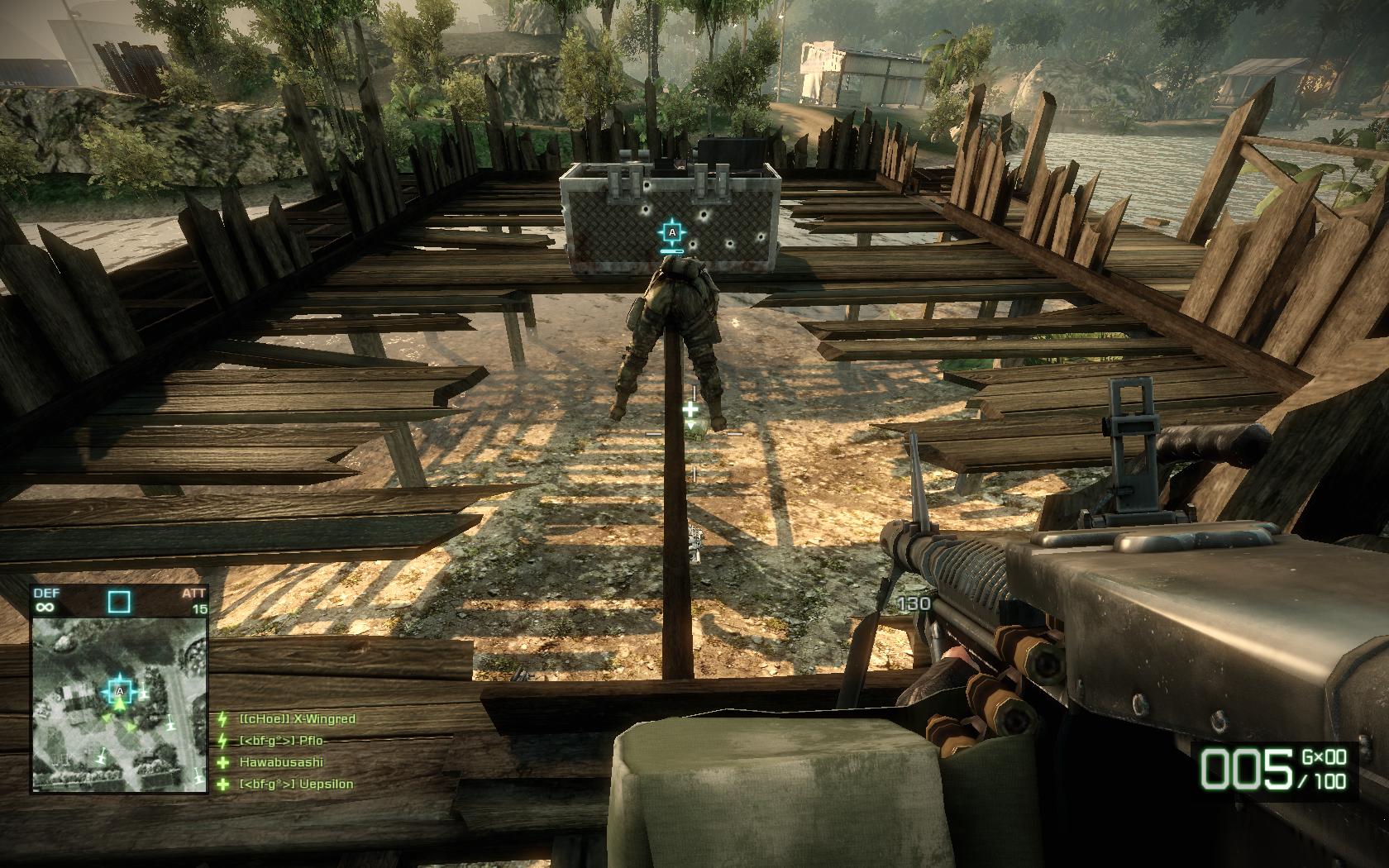Select the objective A marker on the minimap
This screenshot has width=1389, height=868.
(x=120, y=689)
